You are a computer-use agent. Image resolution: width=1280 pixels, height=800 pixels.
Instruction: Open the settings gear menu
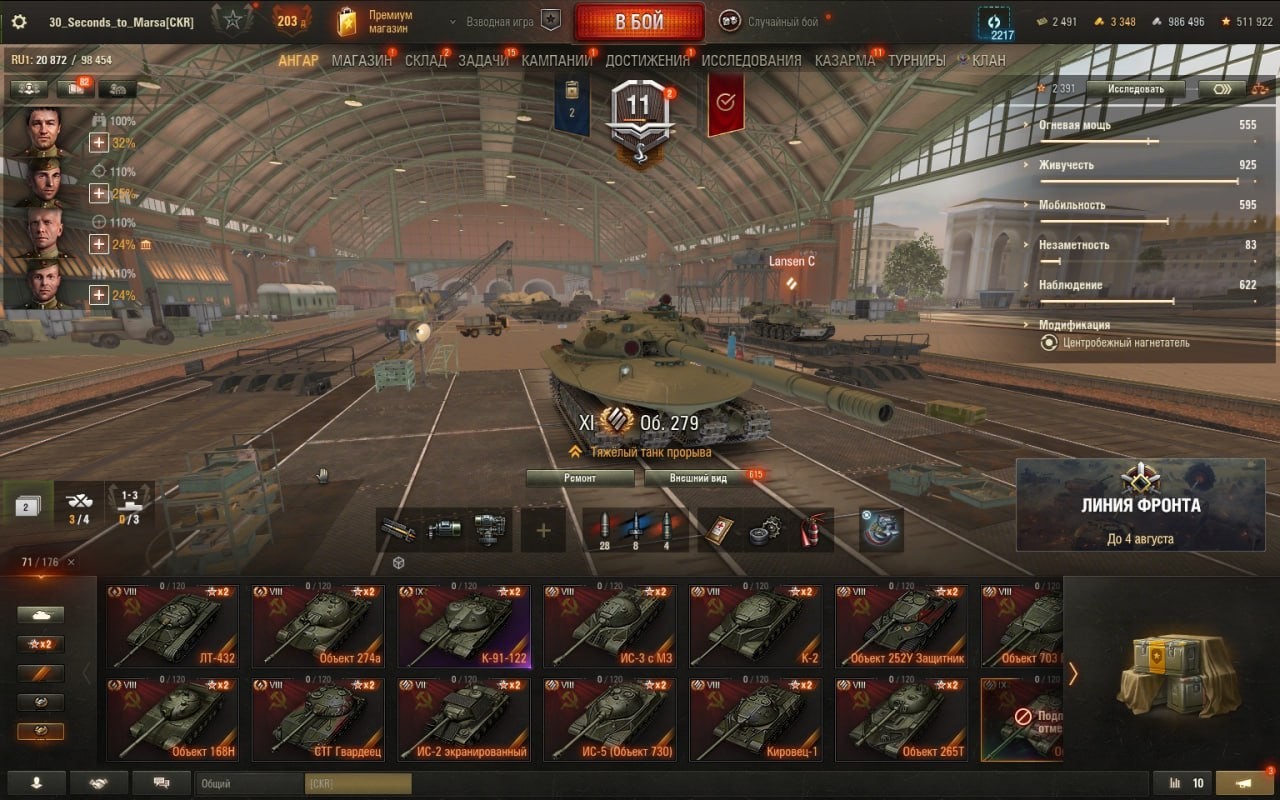[18, 22]
